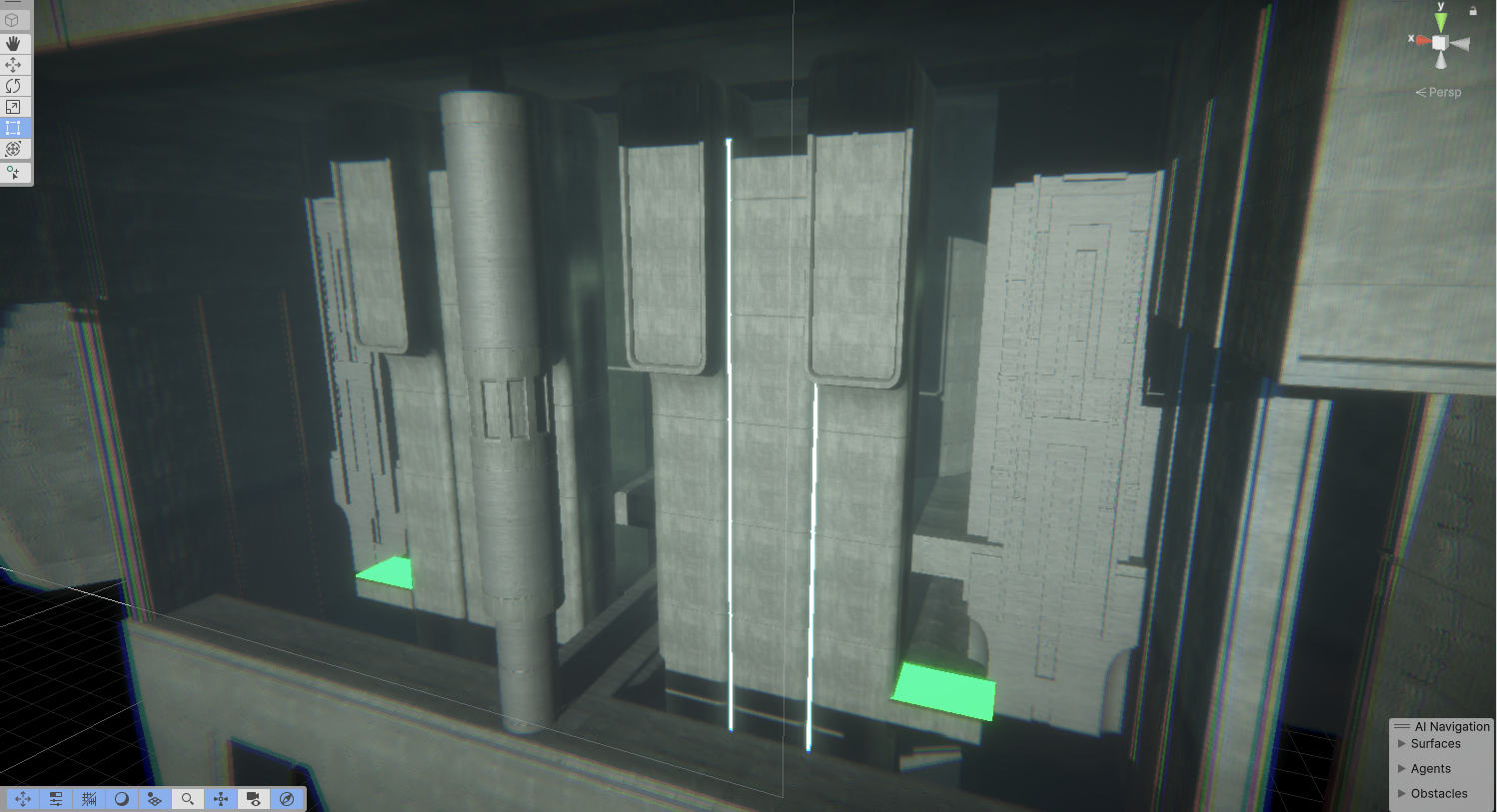The image size is (1497, 812).
Task: Select the Hand view tool
Action: 14,43
